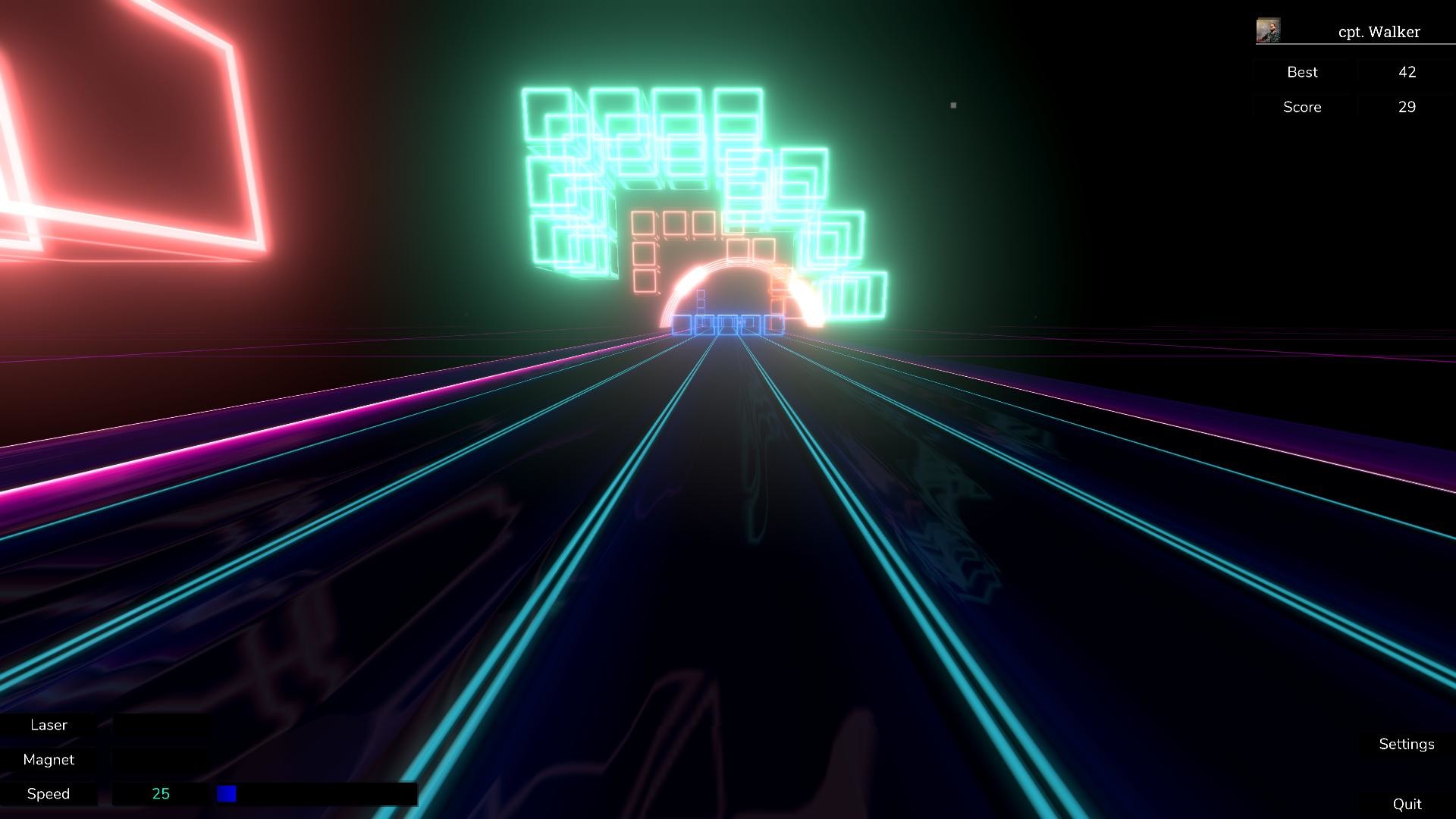Select the Score row
The width and height of the screenshot is (1456, 819).
(x=1302, y=107)
